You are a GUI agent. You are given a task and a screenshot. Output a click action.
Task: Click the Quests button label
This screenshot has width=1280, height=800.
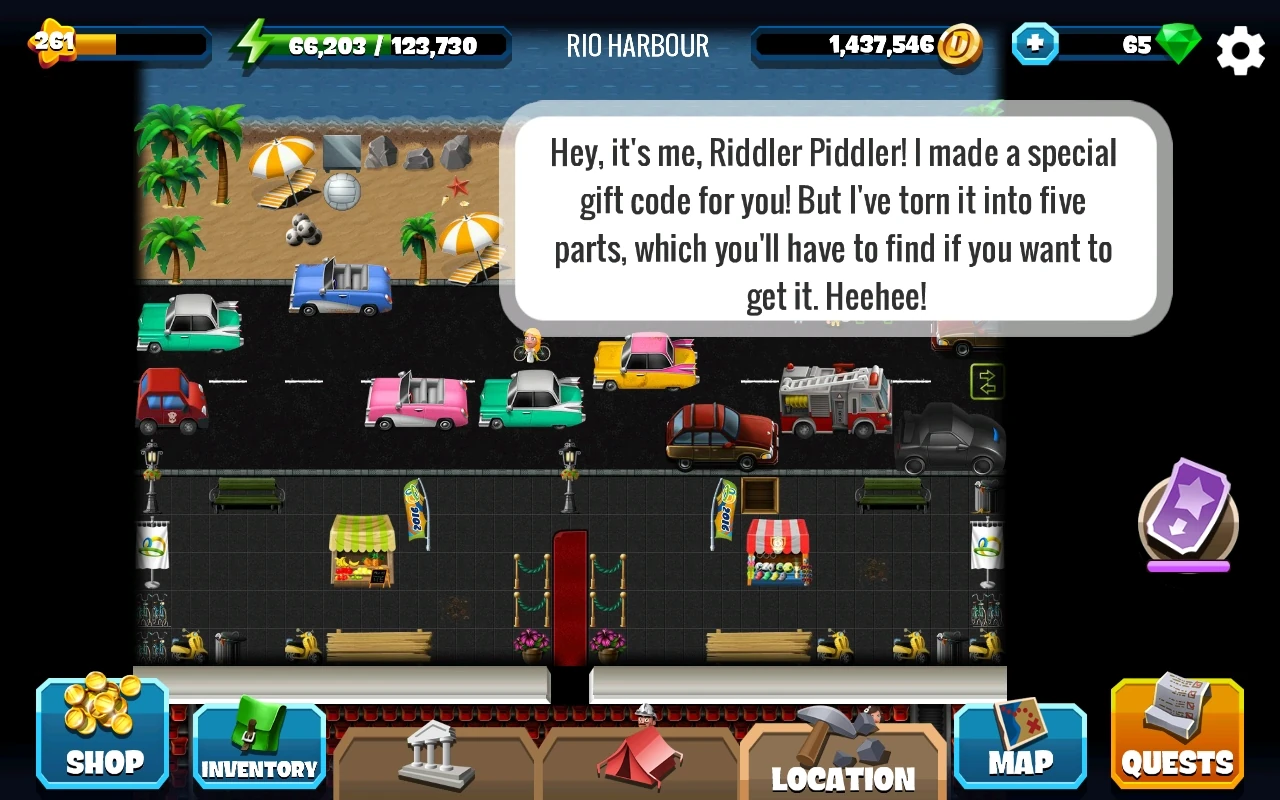pyautogui.click(x=1176, y=763)
